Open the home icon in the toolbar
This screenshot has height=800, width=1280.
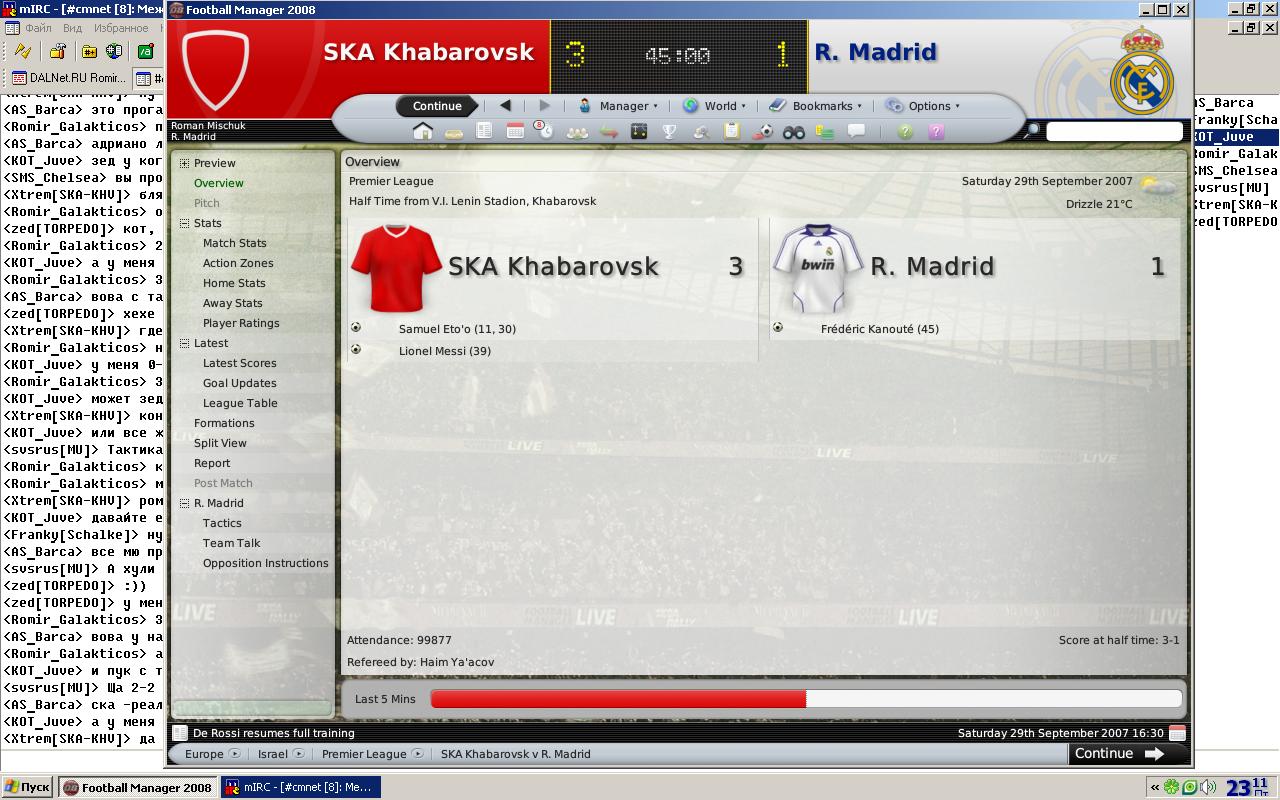coord(423,132)
